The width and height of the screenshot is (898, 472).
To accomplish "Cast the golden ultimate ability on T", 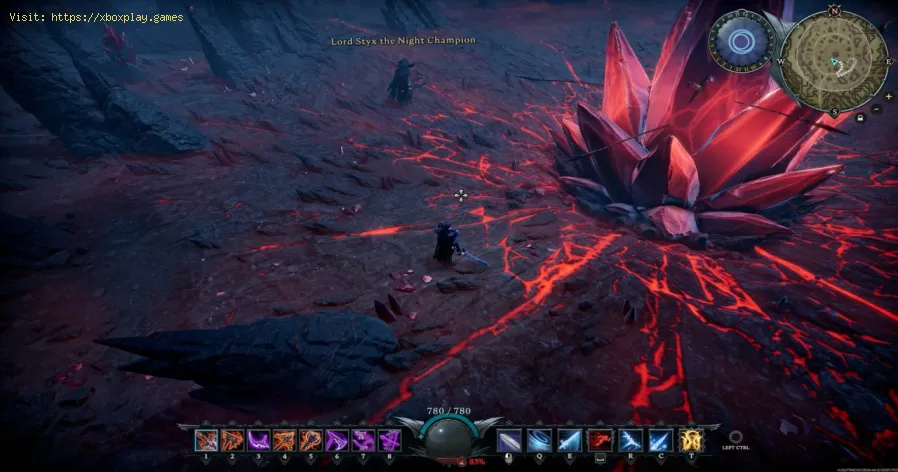I will tap(692, 439).
